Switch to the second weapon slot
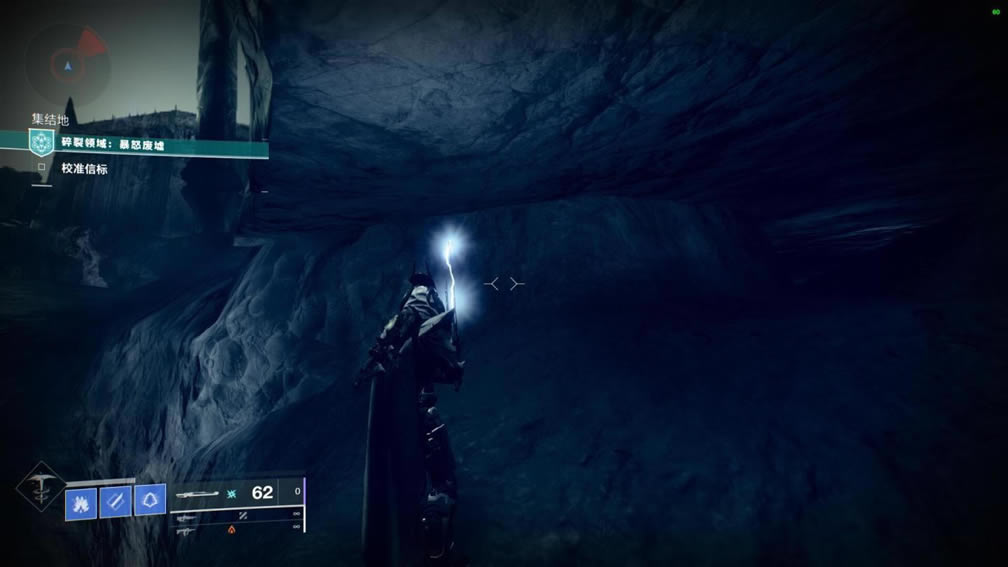 pyautogui.click(x=236, y=516)
